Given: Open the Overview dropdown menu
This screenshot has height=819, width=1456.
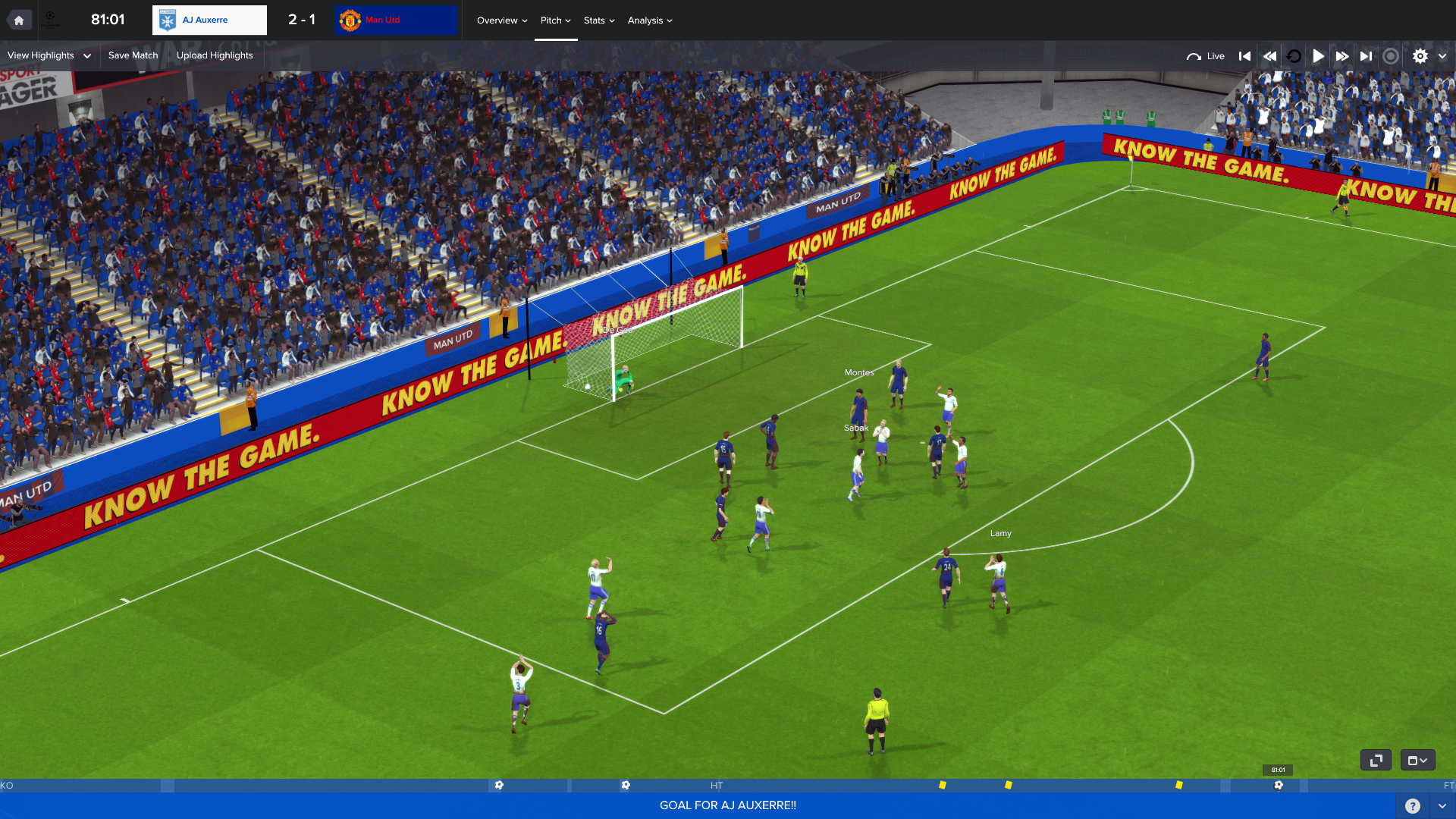Looking at the screenshot, I should pyautogui.click(x=501, y=20).
